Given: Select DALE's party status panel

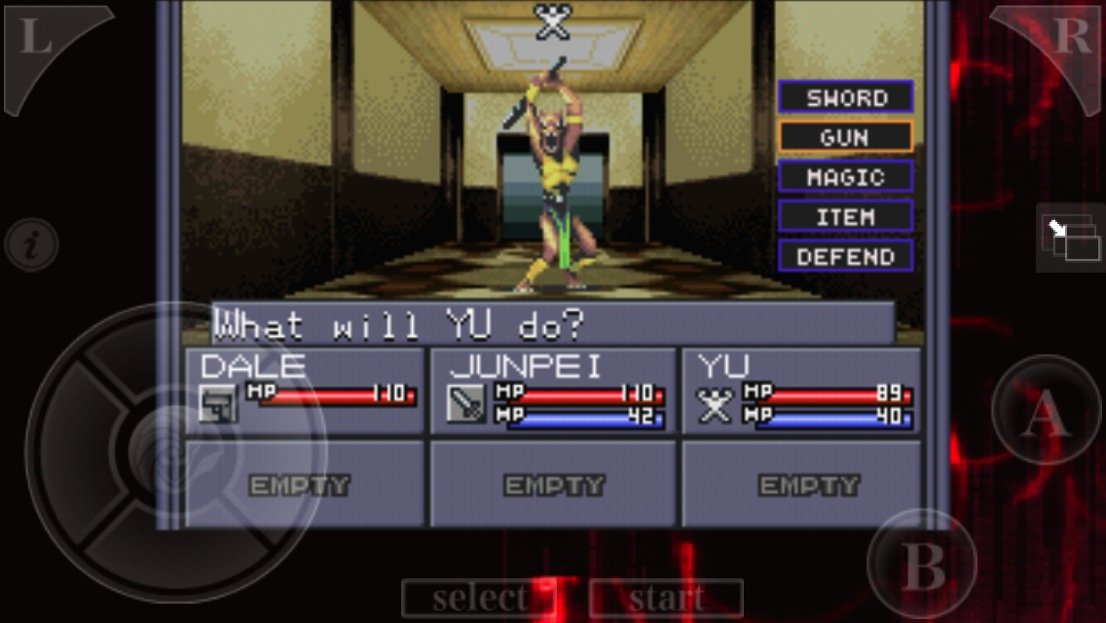Looking at the screenshot, I should [305, 390].
